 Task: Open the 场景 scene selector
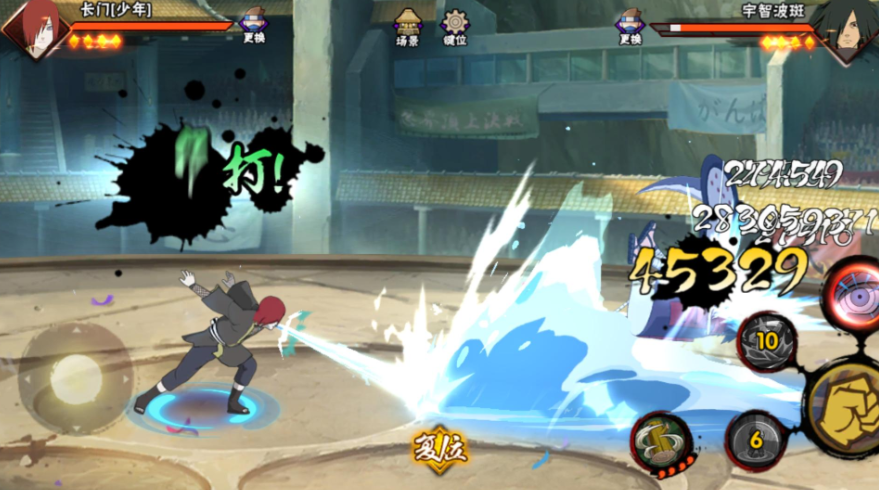click(x=407, y=26)
